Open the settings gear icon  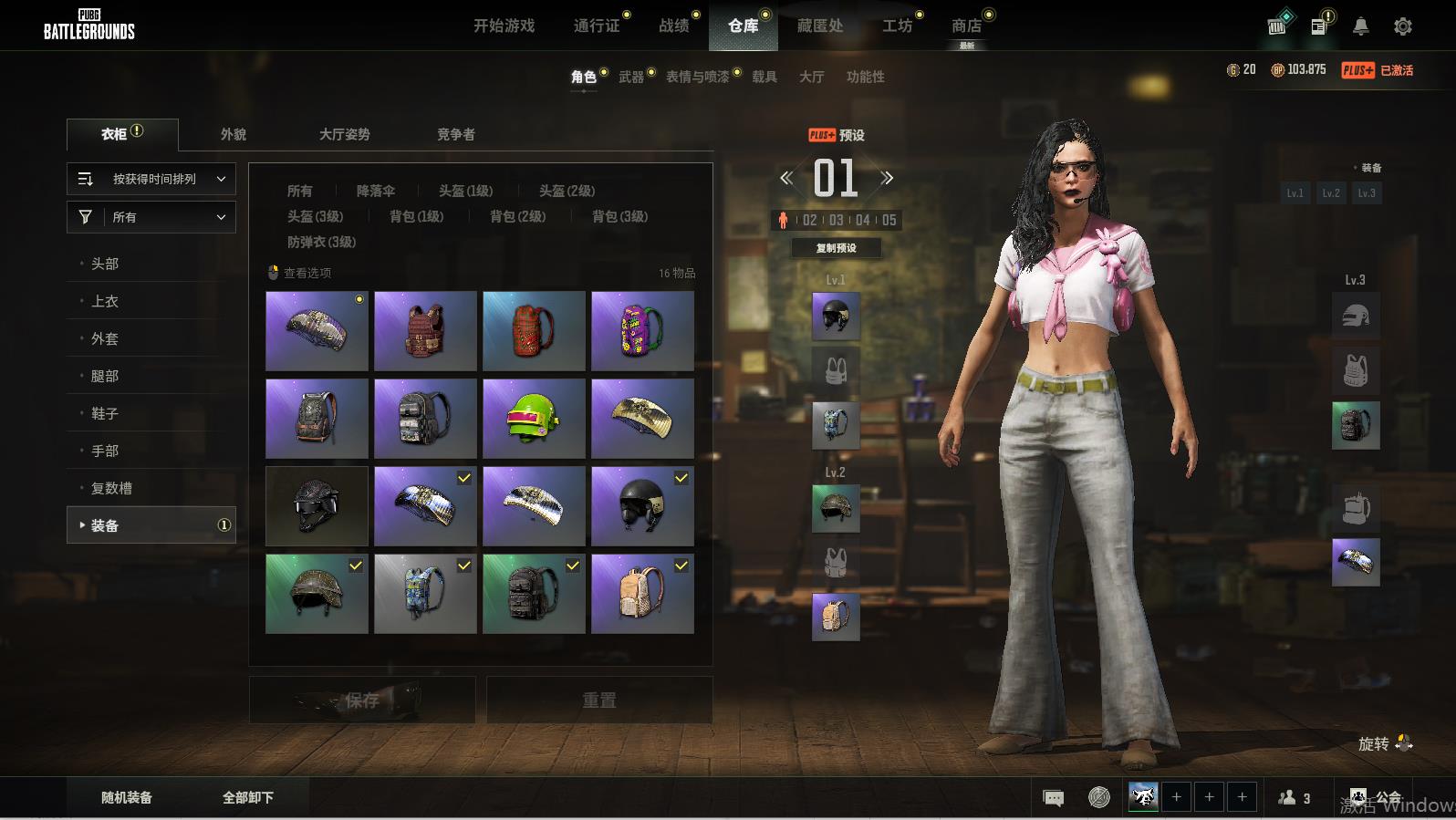tap(1402, 26)
